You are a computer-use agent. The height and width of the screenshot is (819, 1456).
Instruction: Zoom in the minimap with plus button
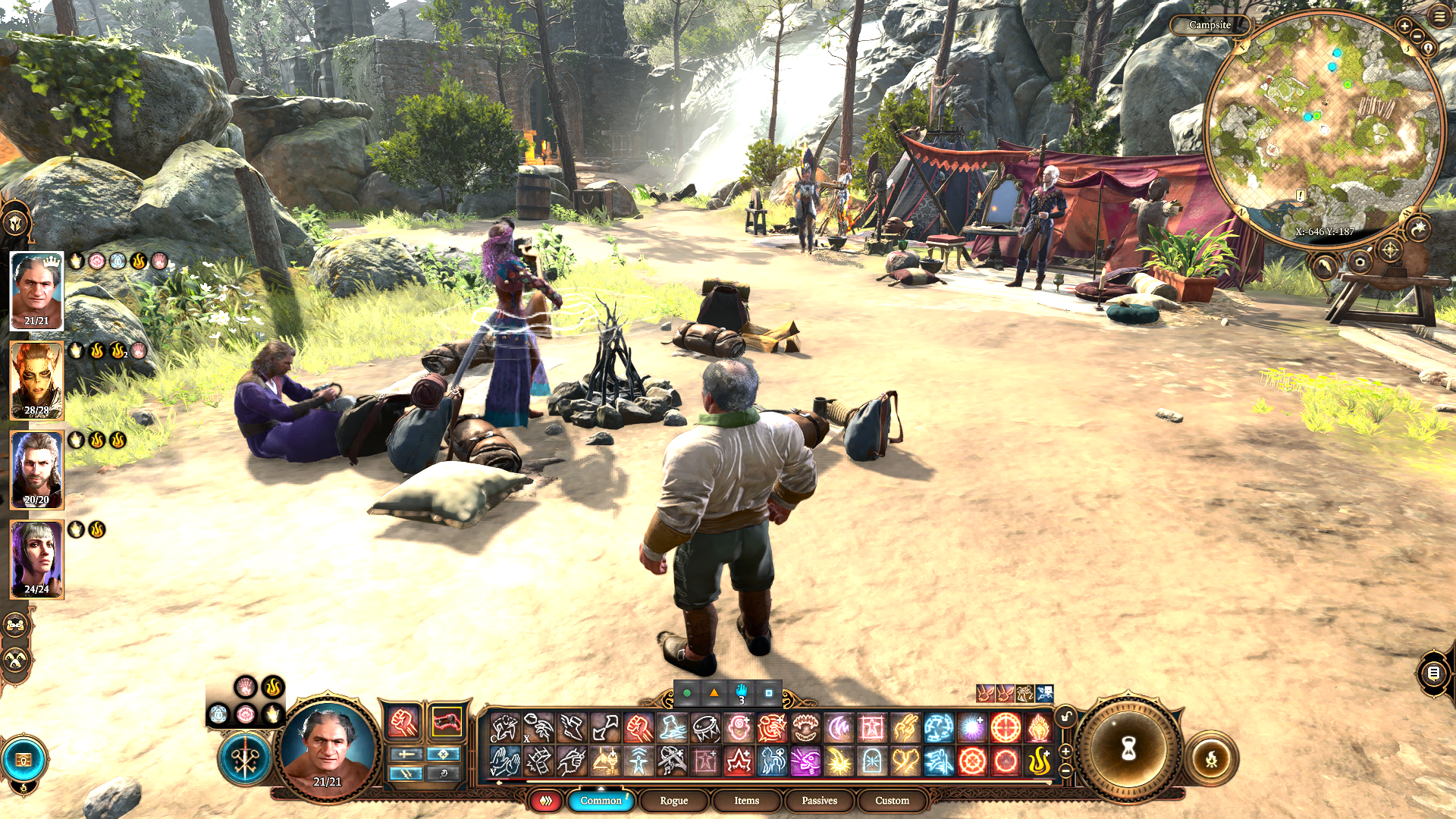point(1404,27)
